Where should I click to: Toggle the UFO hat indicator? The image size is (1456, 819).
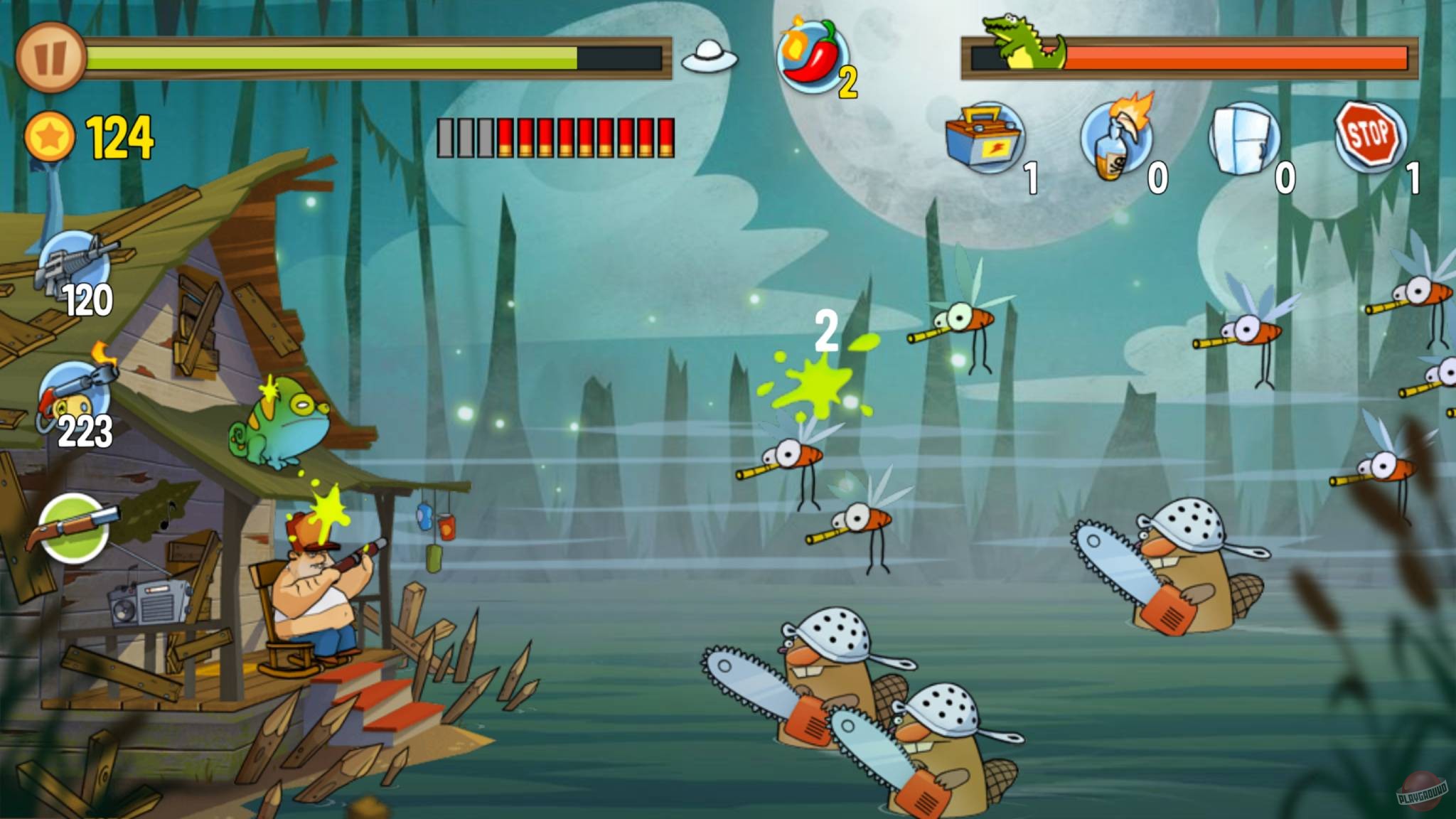pos(707,60)
